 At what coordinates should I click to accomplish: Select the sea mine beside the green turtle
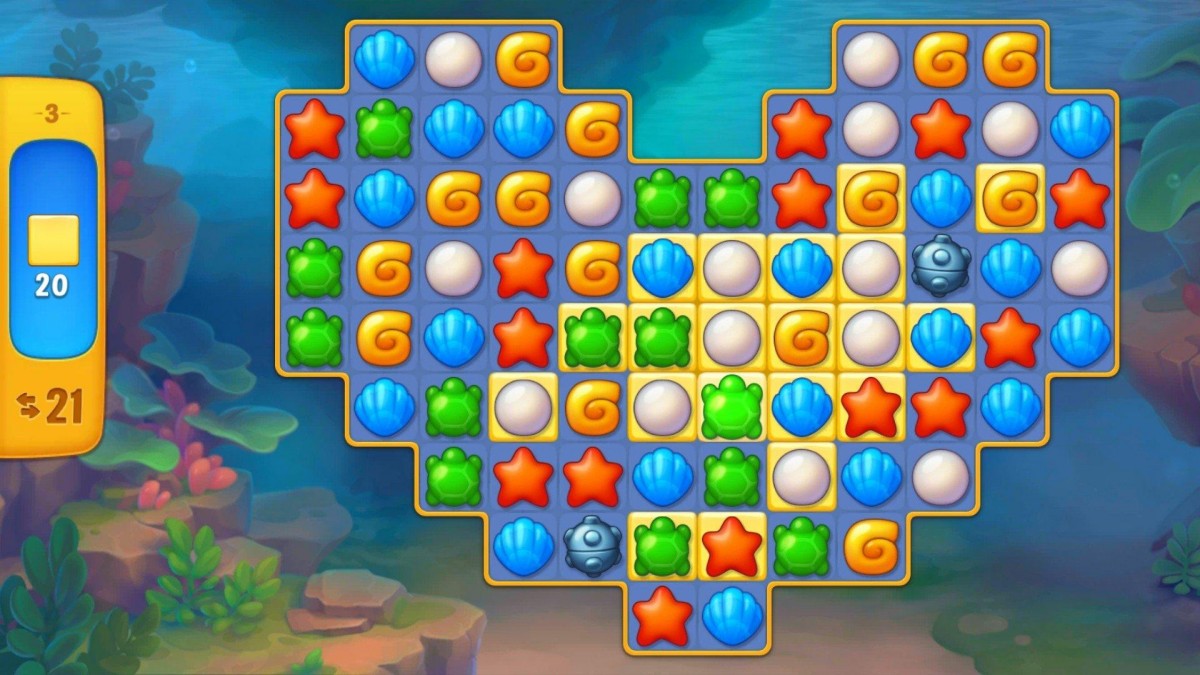(593, 547)
